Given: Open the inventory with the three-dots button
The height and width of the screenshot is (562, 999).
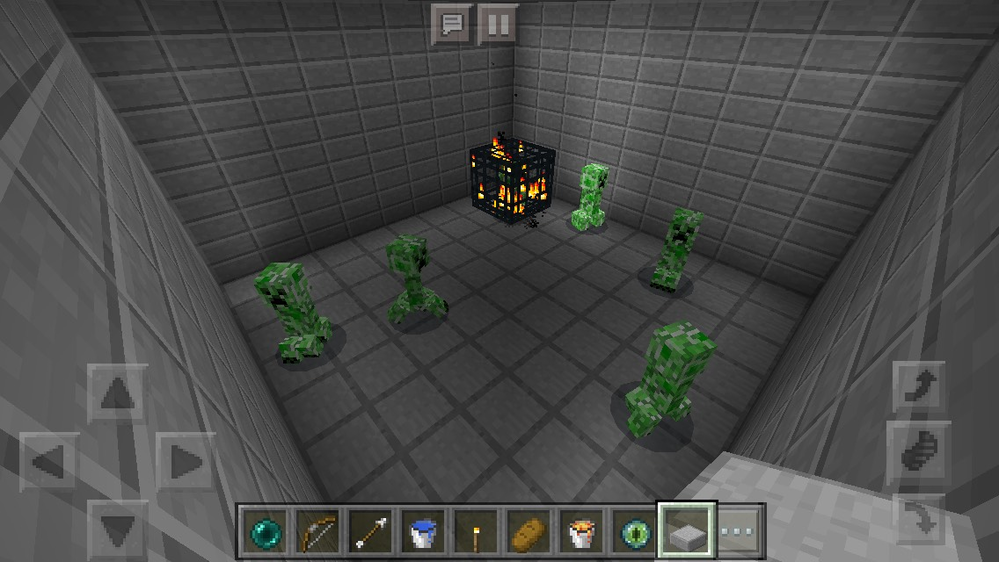Looking at the screenshot, I should pos(740,531).
